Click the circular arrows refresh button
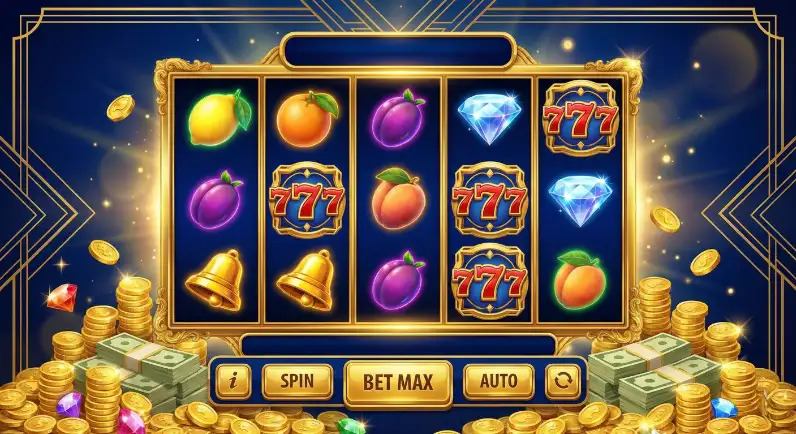The width and height of the screenshot is (796, 434). click(x=562, y=381)
